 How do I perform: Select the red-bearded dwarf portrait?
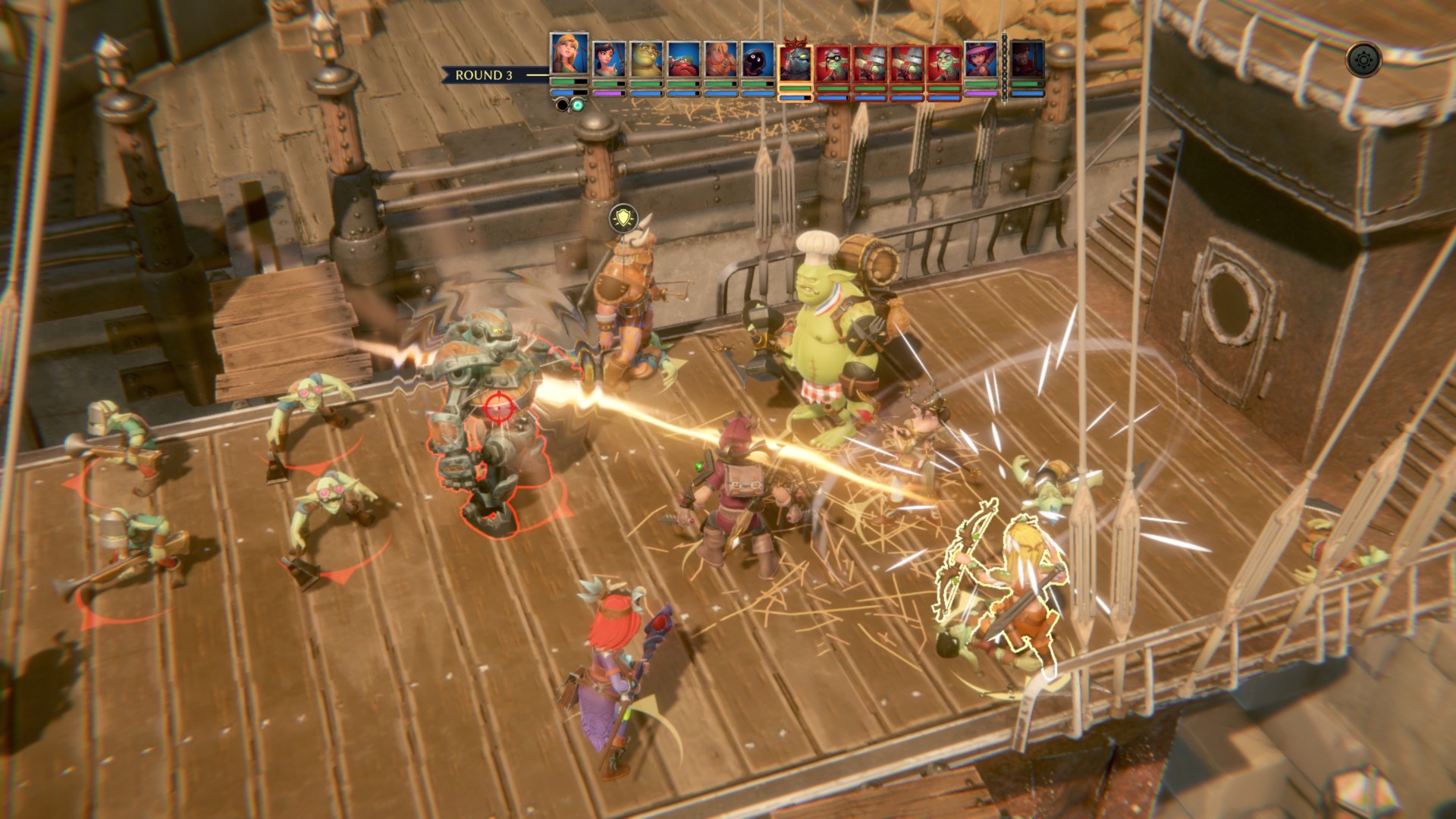(x=683, y=59)
